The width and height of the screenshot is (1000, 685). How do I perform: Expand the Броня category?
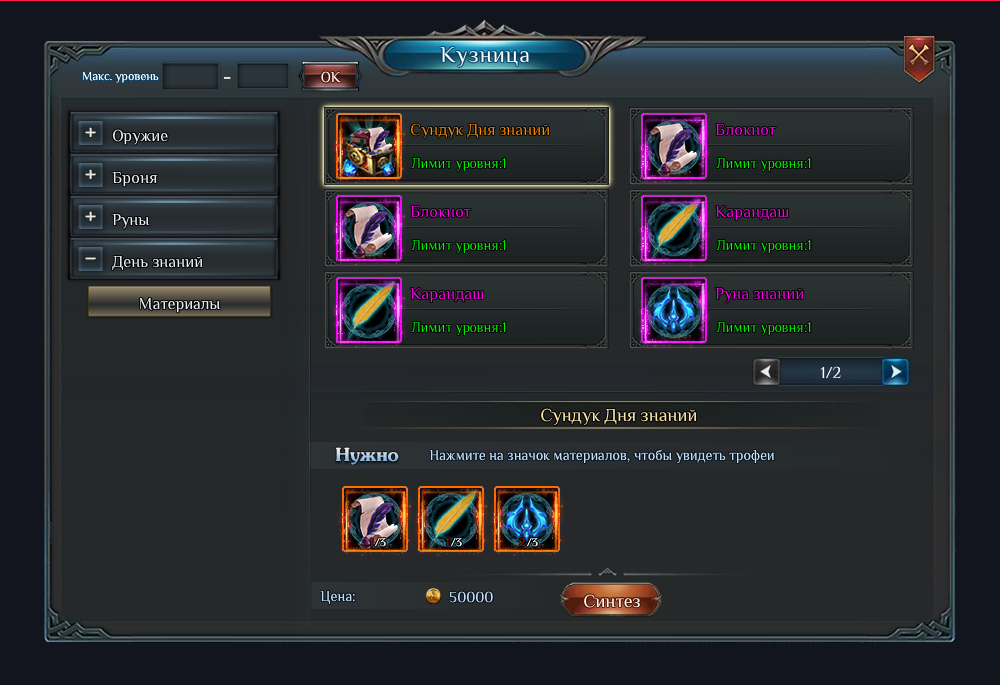click(91, 176)
